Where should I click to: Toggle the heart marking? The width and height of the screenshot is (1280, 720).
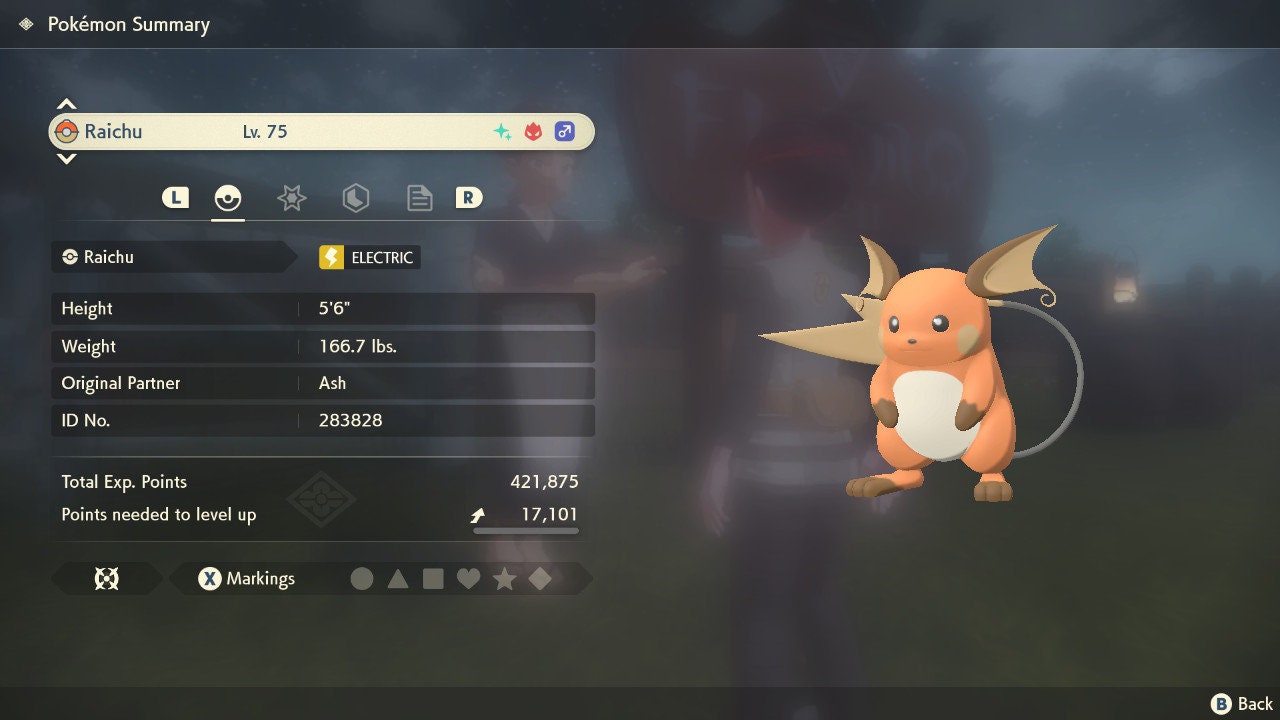click(x=469, y=578)
